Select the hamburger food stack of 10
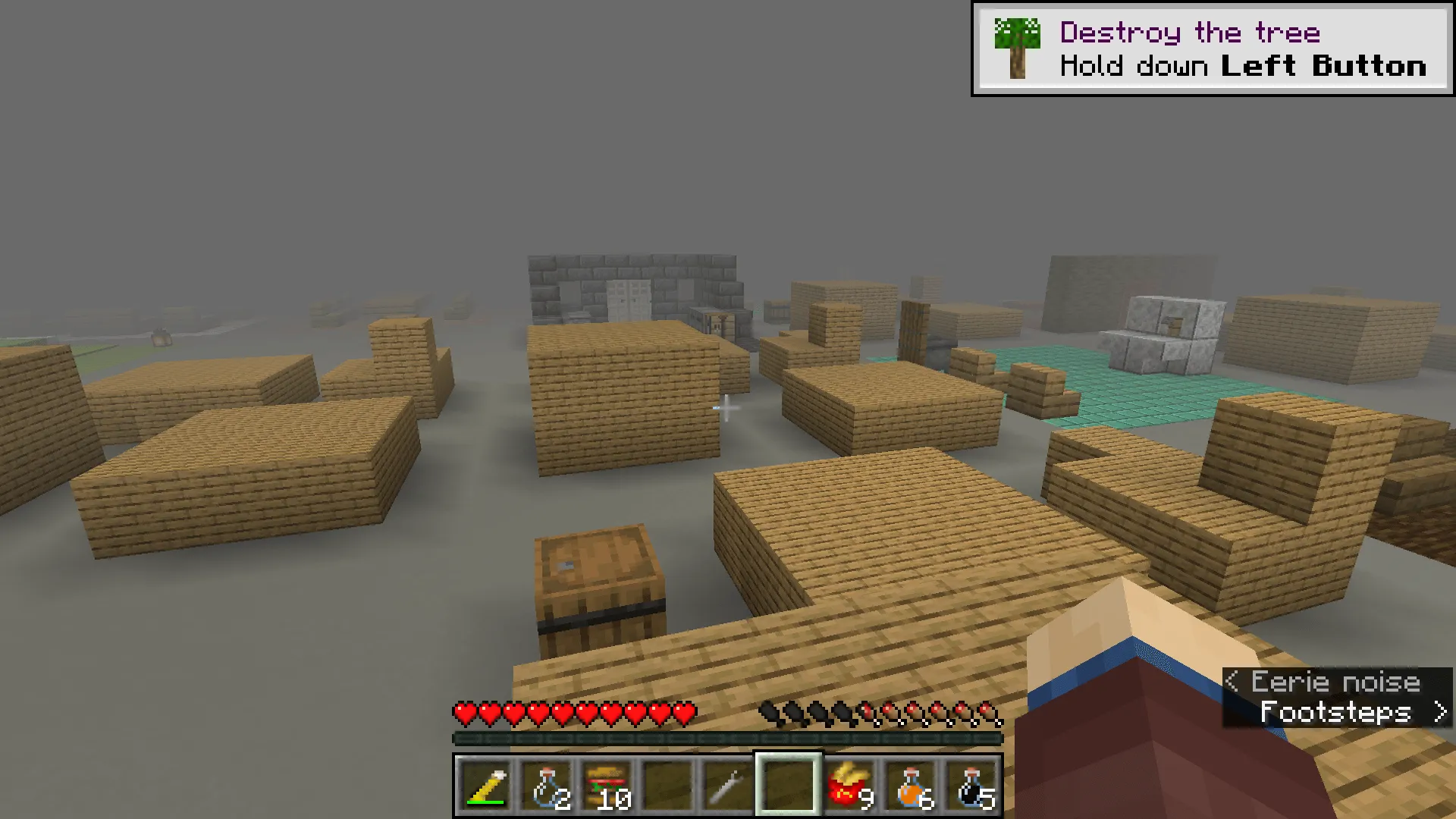The width and height of the screenshot is (1456, 819). coord(609,789)
